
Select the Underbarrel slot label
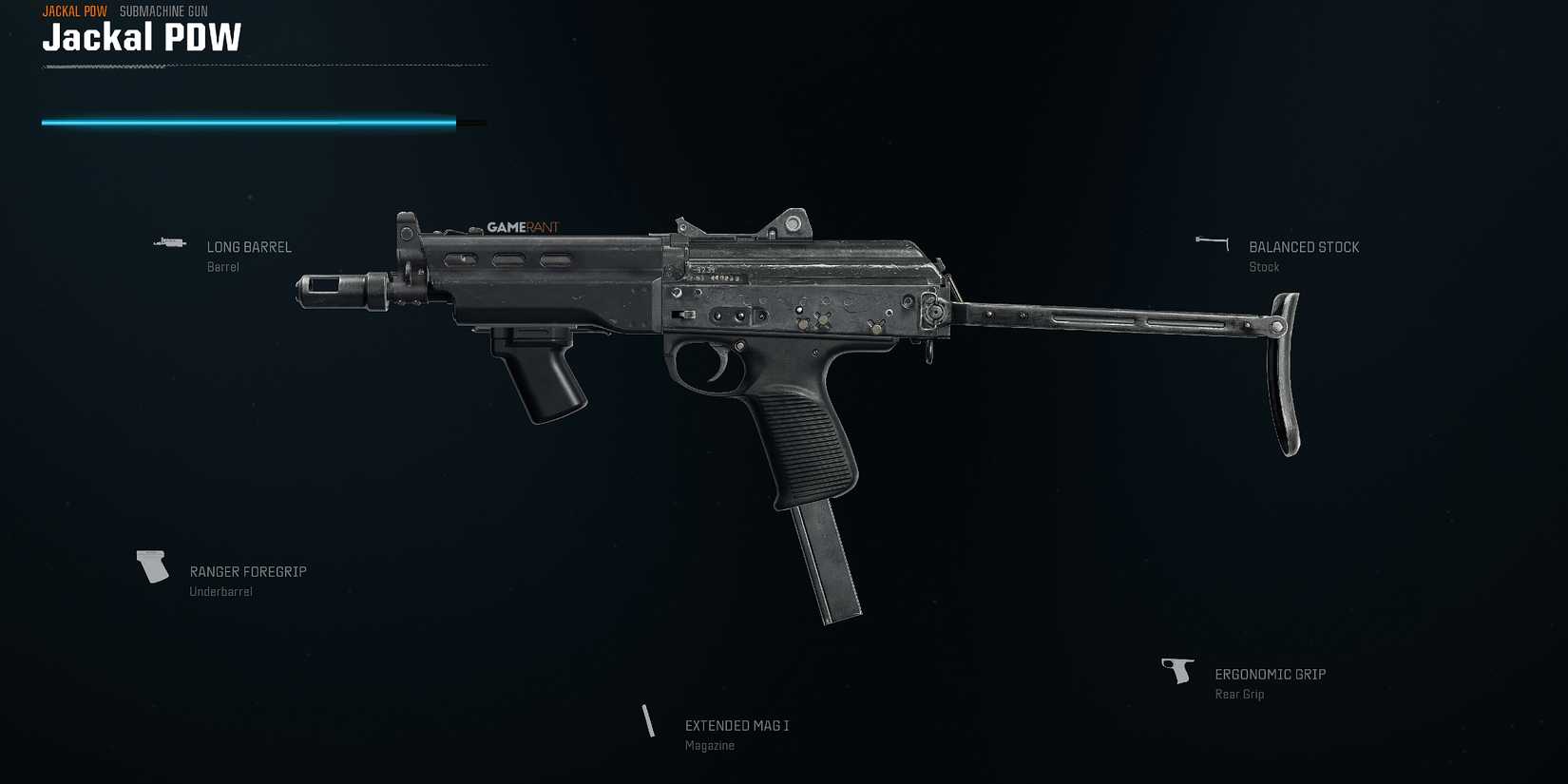pyautogui.click(x=220, y=590)
